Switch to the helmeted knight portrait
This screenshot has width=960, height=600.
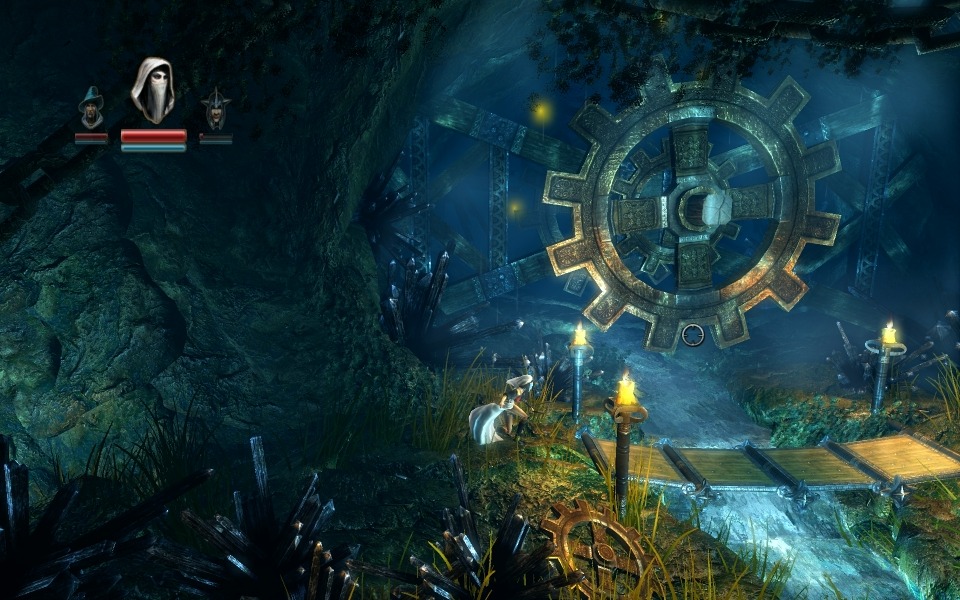tap(215, 108)
